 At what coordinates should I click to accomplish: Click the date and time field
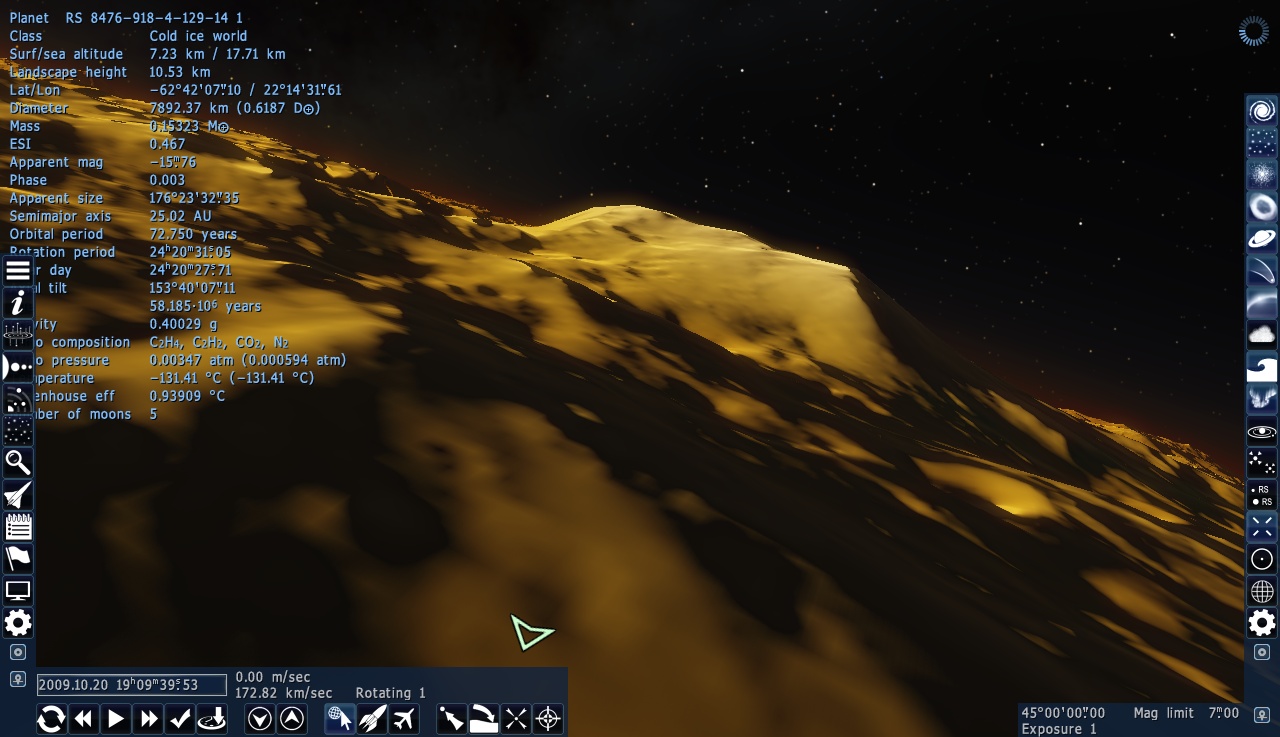[x=132, y=685]
